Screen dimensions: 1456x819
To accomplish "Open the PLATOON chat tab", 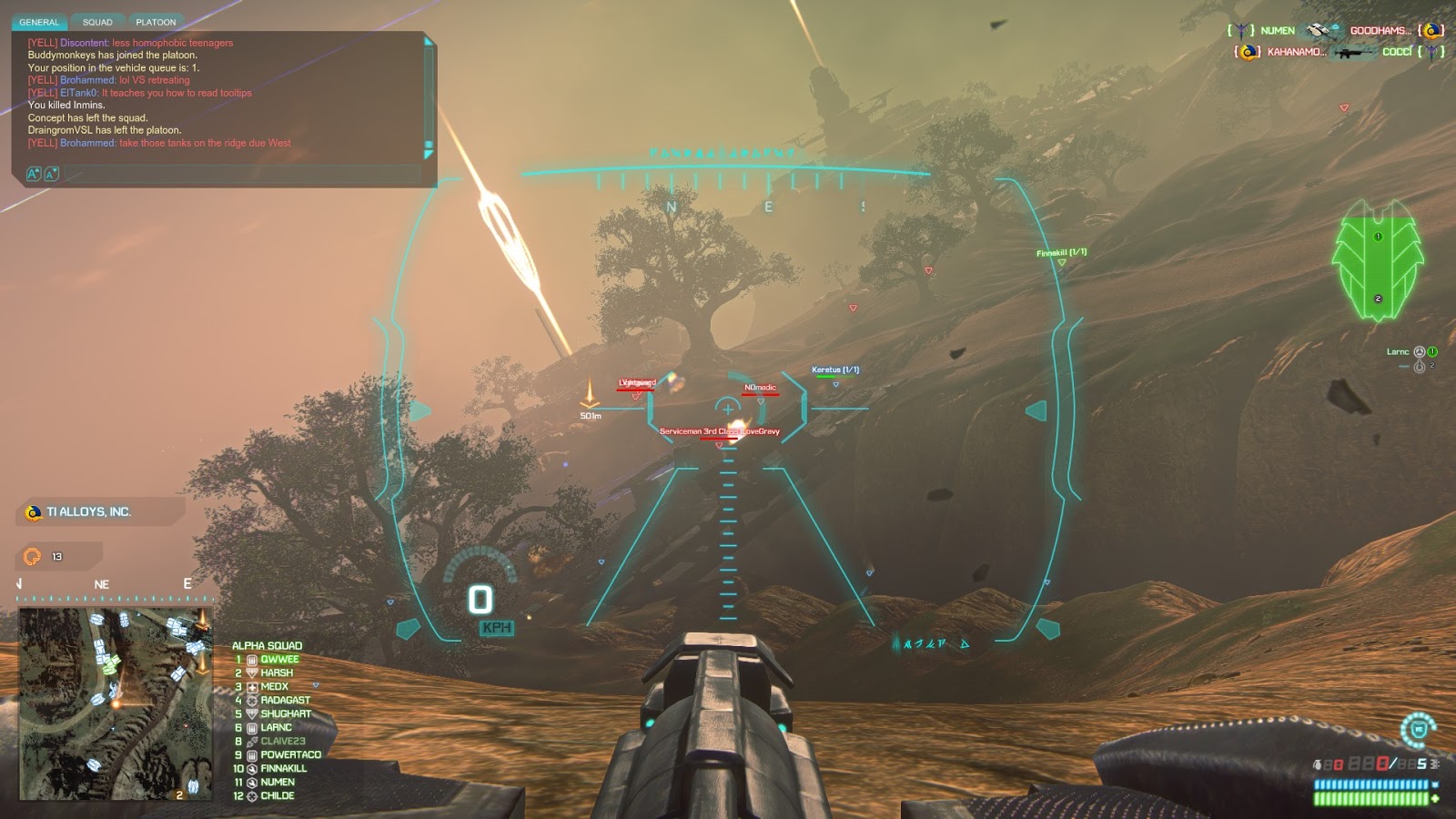I will click(156, 22).
